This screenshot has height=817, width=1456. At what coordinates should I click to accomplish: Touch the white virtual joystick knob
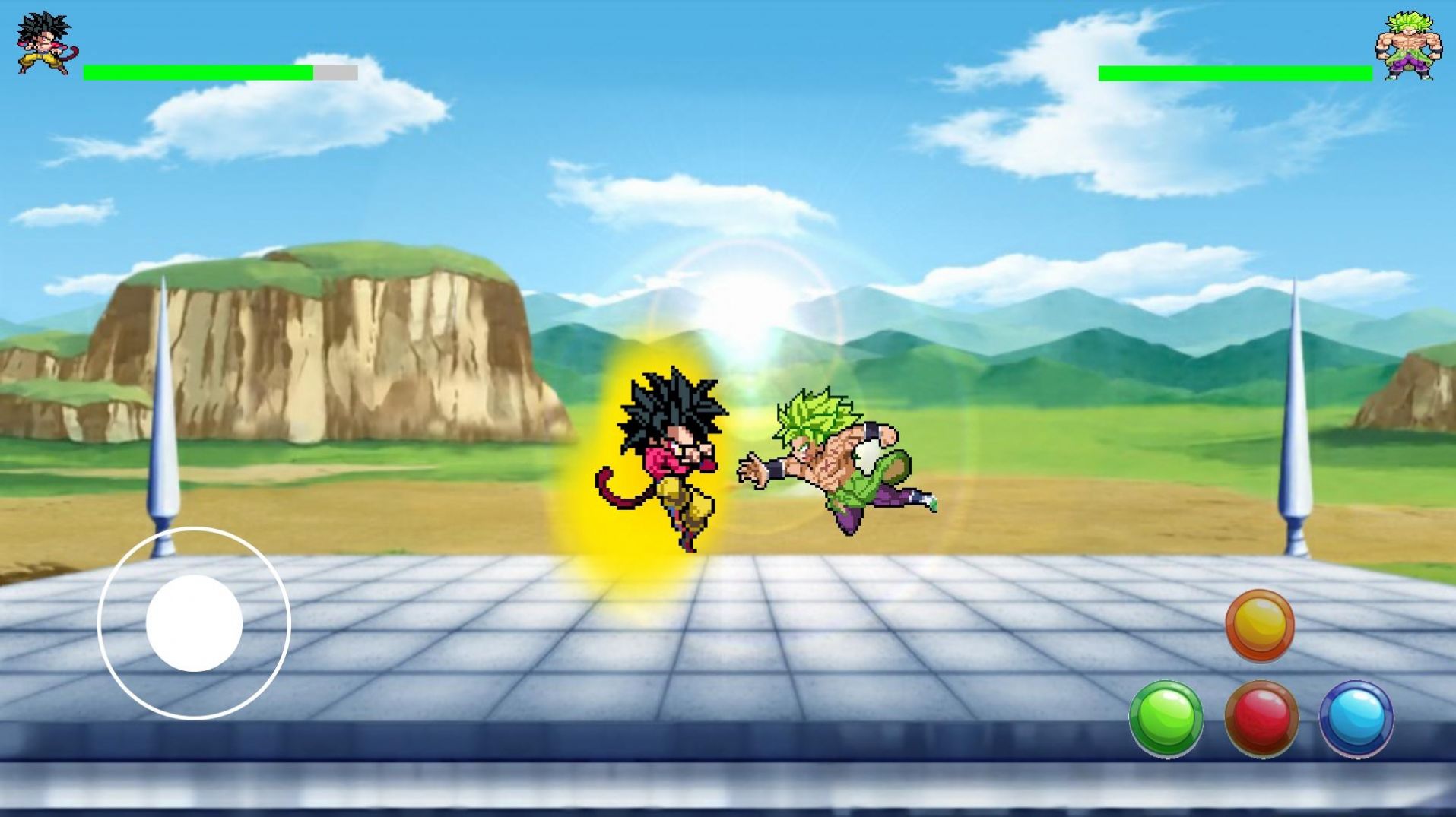[194, 623]
